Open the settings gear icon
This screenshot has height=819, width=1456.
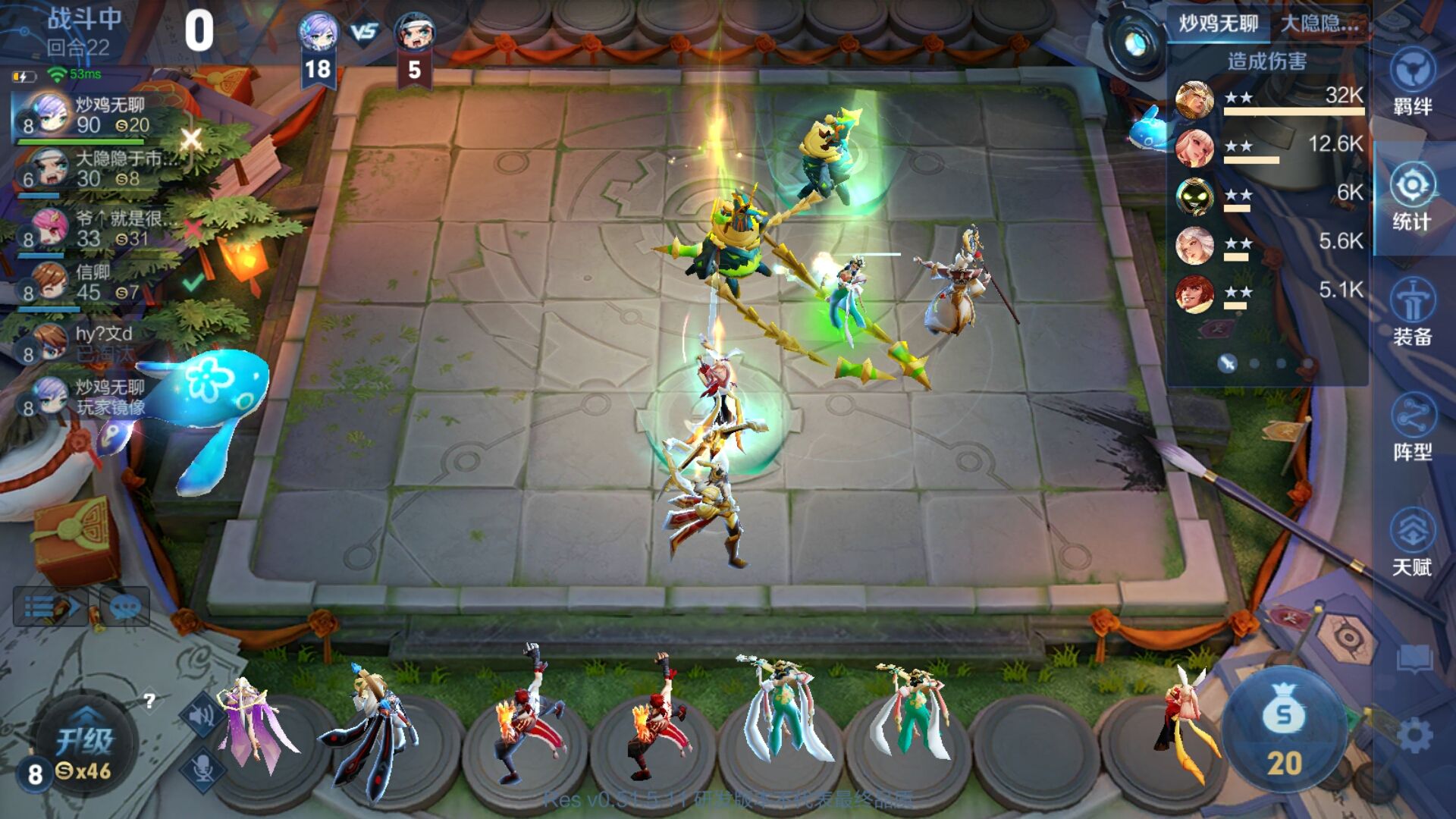click(x=1414, y=735)
